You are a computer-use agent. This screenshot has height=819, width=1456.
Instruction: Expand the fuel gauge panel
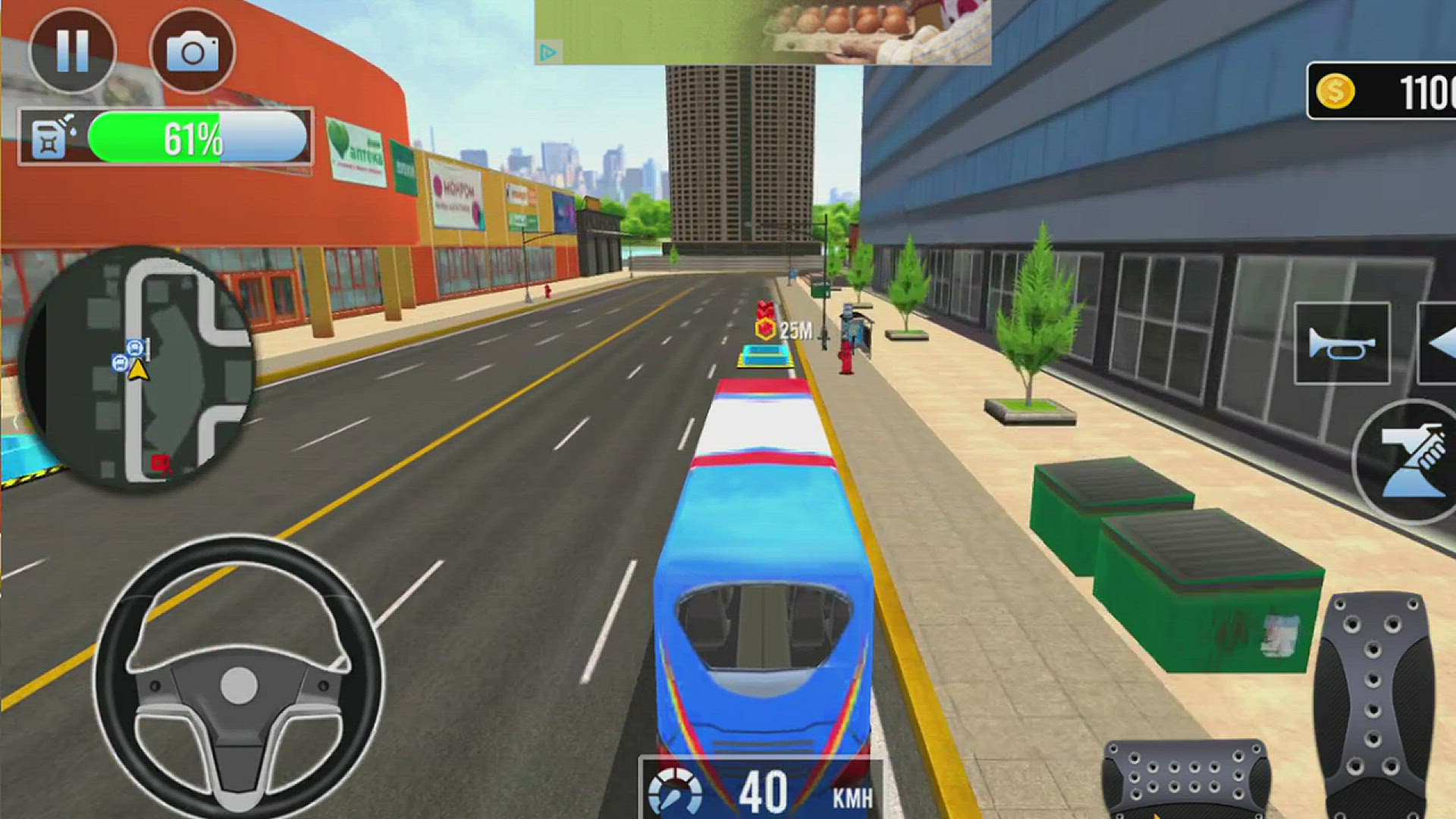(x=163, y=138)
